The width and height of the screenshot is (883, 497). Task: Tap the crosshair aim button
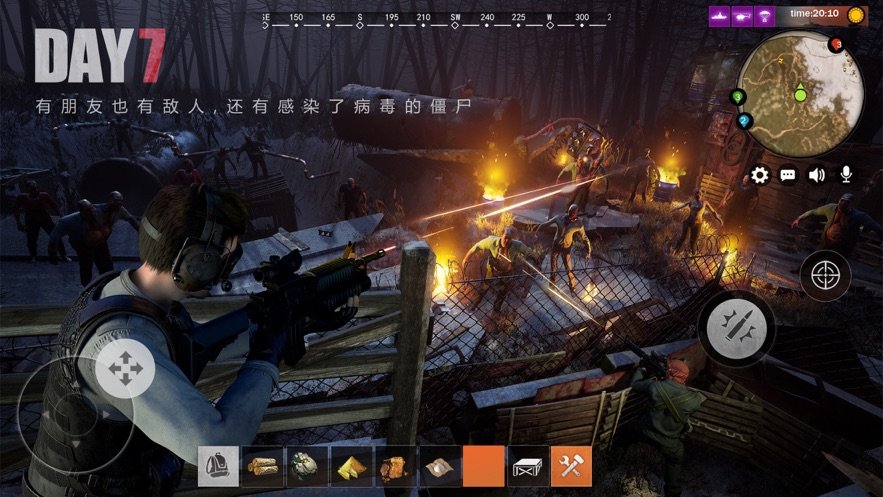pyautogui.click(x=825, y=275)
